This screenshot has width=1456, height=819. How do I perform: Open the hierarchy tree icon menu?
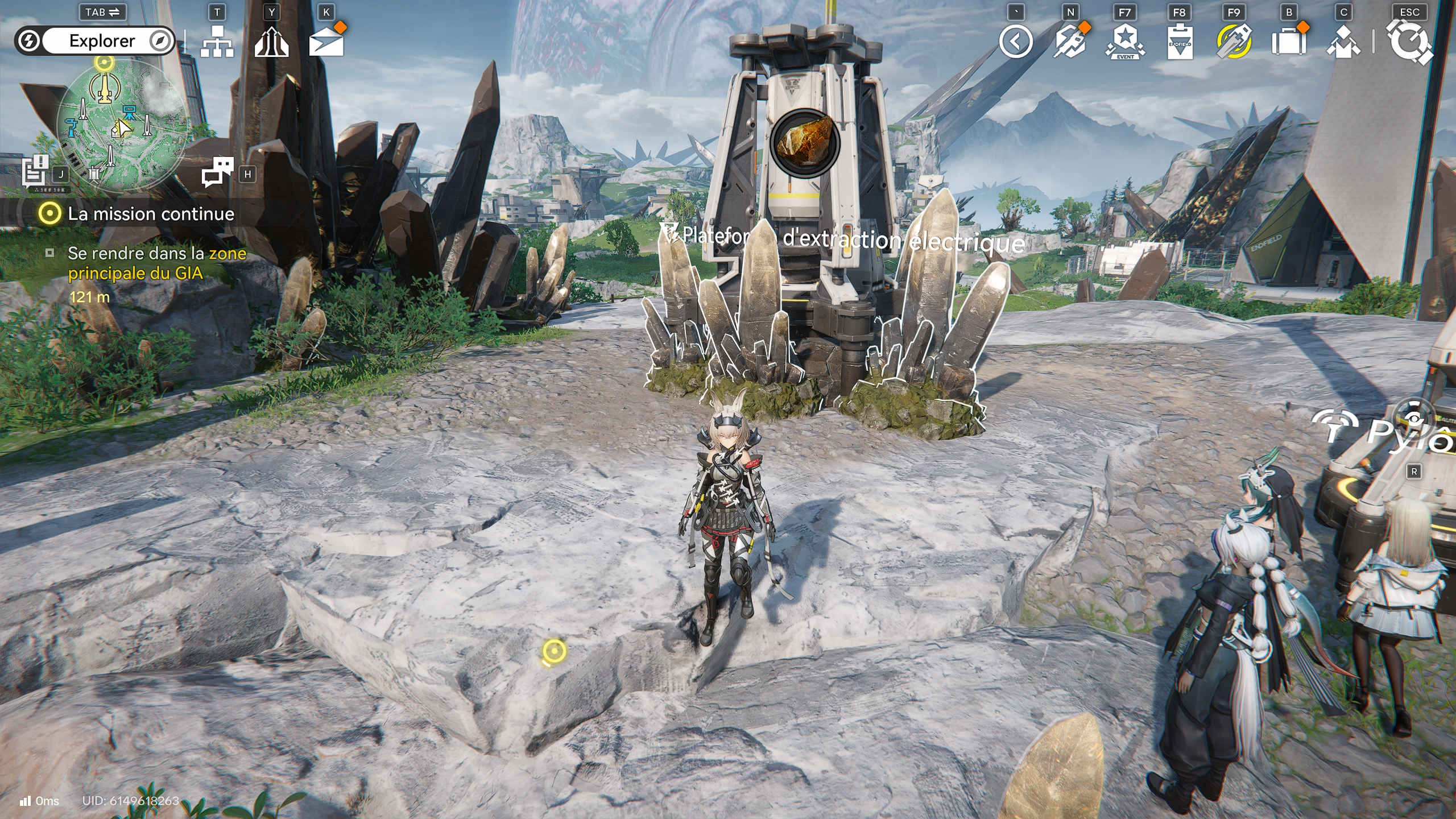click(x=217, y=42)
